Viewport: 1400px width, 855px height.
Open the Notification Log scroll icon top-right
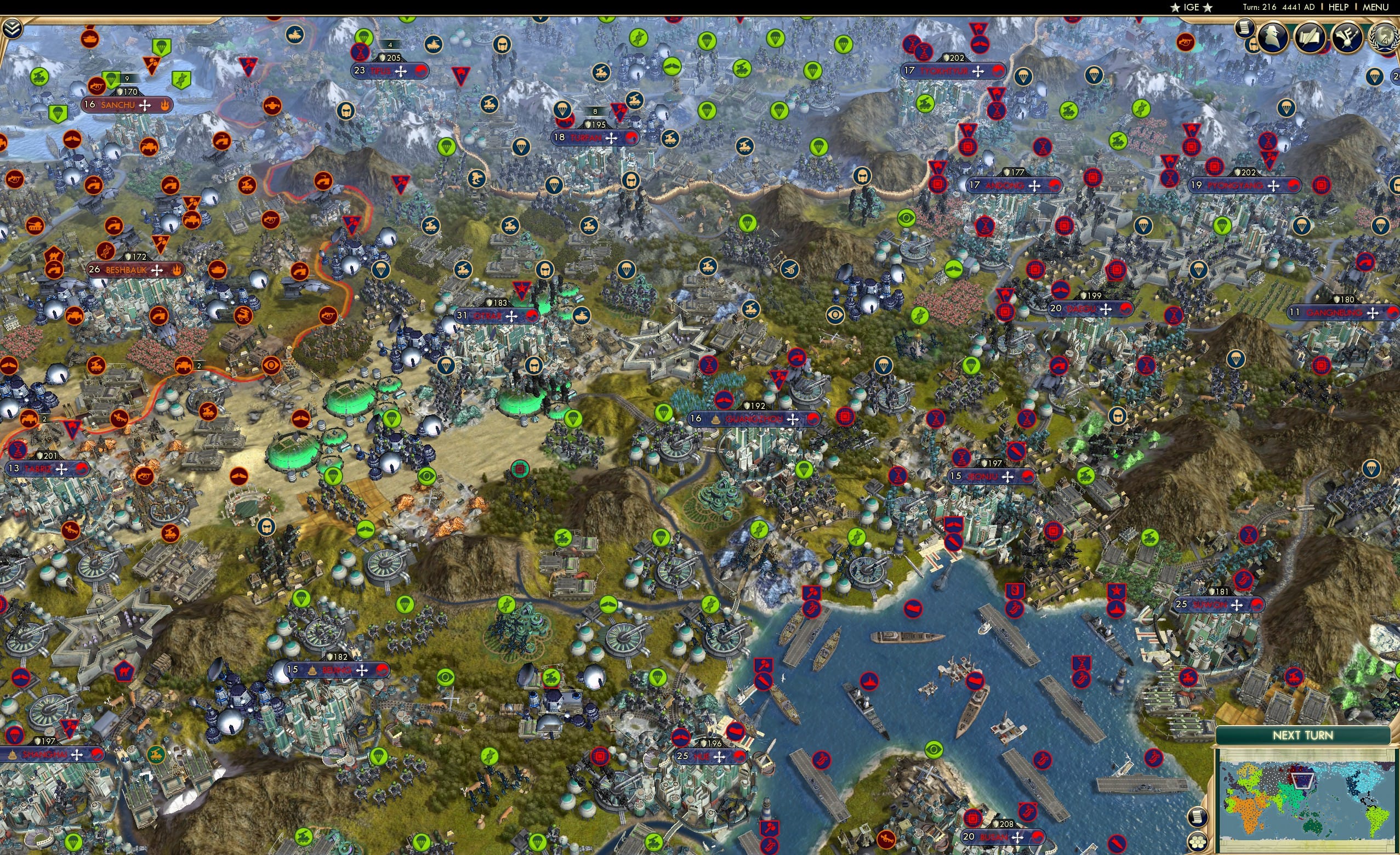point(1245,31)
